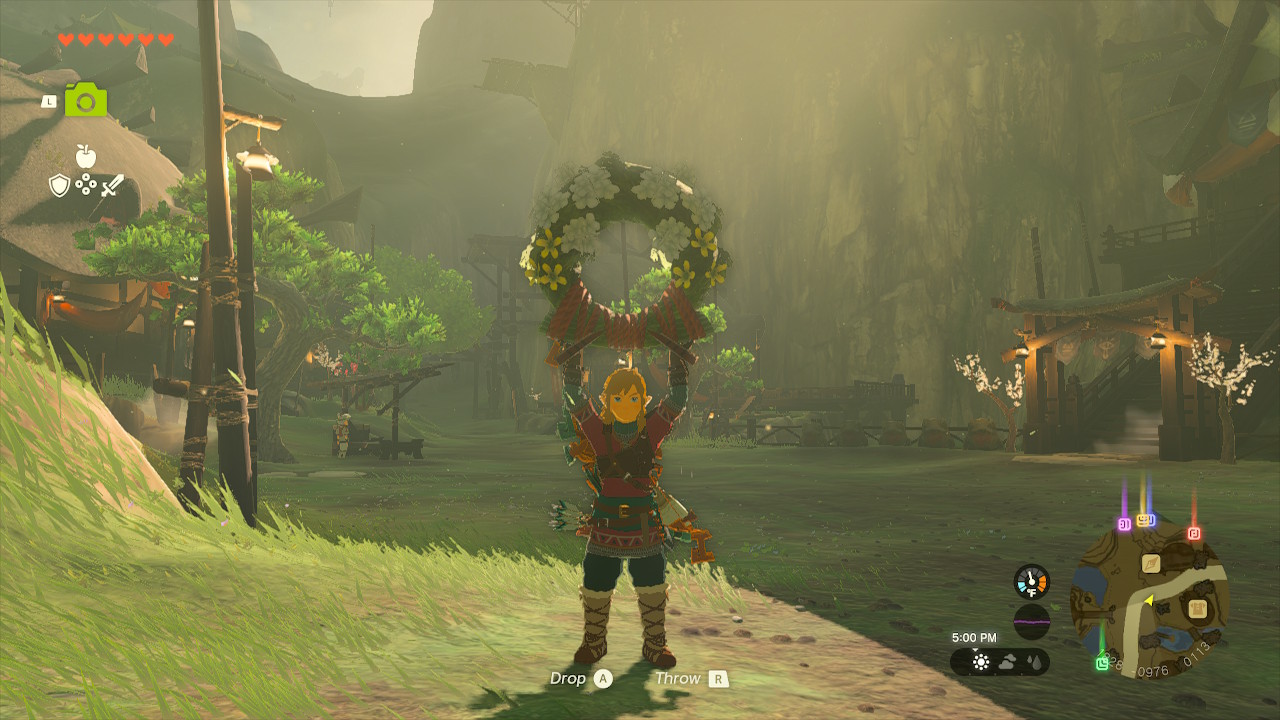Select the red destination pin above the minimap

1194,533
